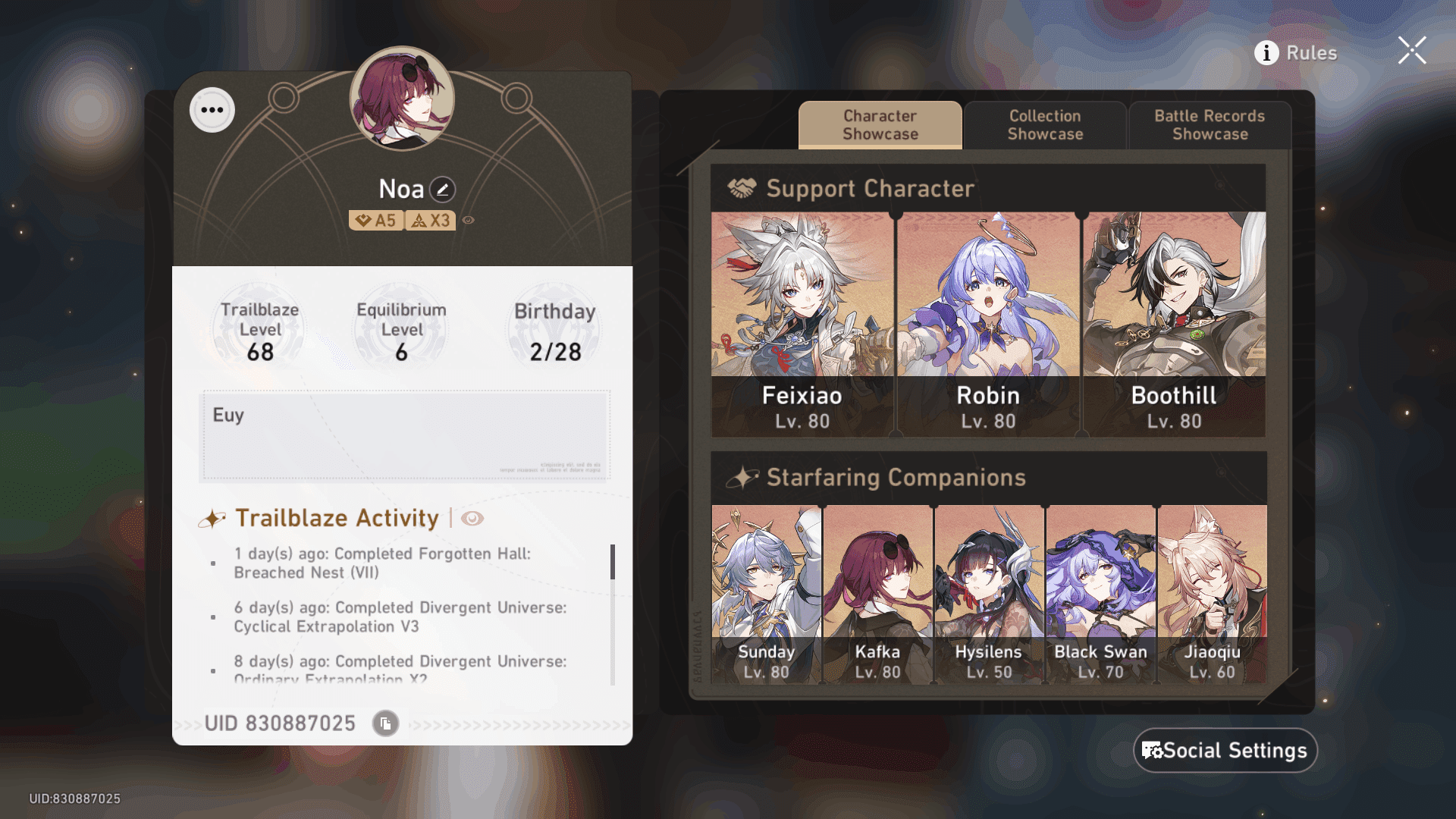
Task: Click the edit pencil beside Noa's name
Action: pos(443,188)
